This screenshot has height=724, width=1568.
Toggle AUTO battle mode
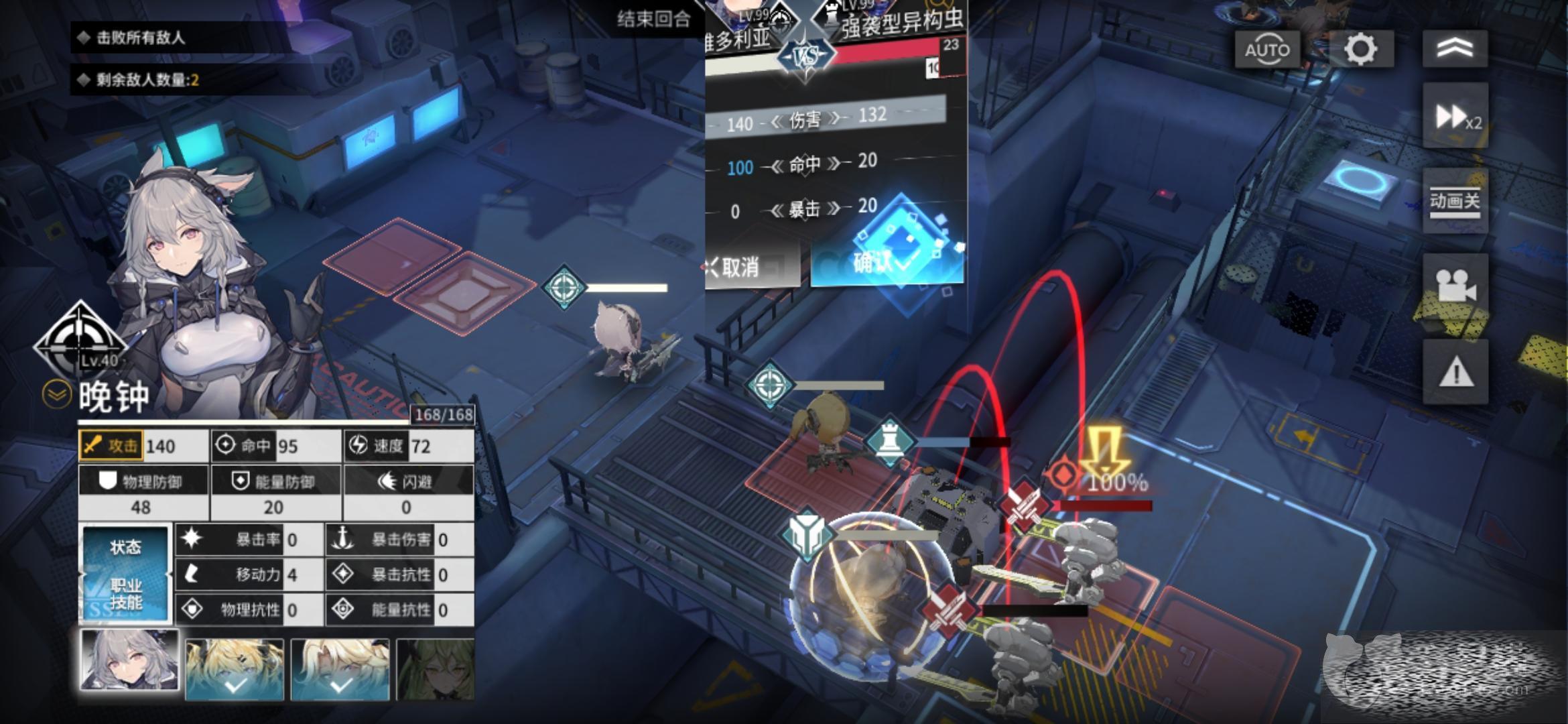(1266, 50)
